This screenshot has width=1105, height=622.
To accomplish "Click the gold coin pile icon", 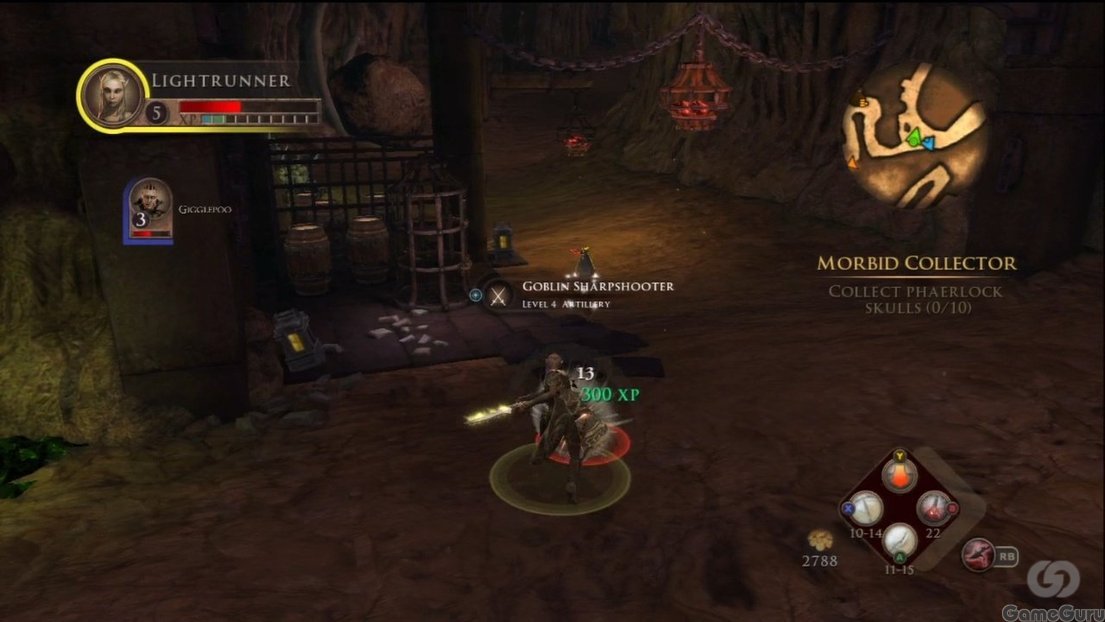I will (820, 539).
